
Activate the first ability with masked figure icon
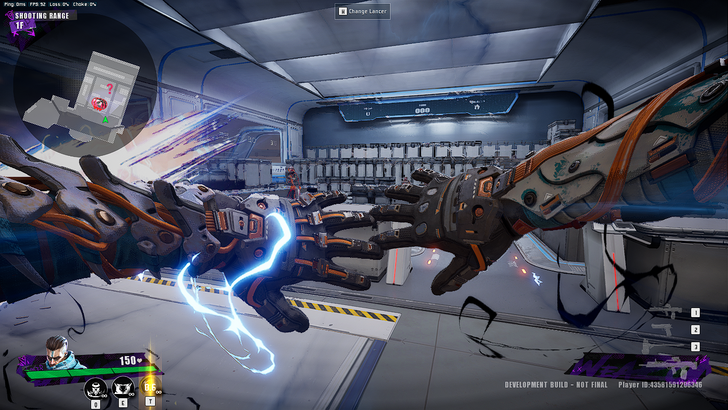click(96, 388)
